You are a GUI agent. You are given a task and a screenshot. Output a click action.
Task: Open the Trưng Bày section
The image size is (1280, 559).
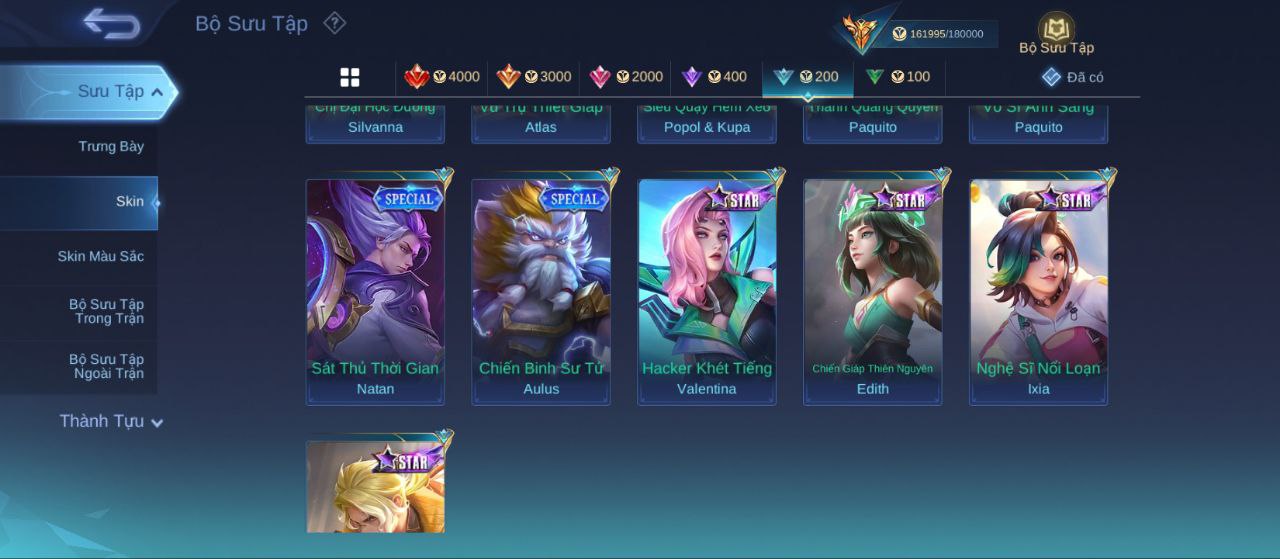point(111,146)
